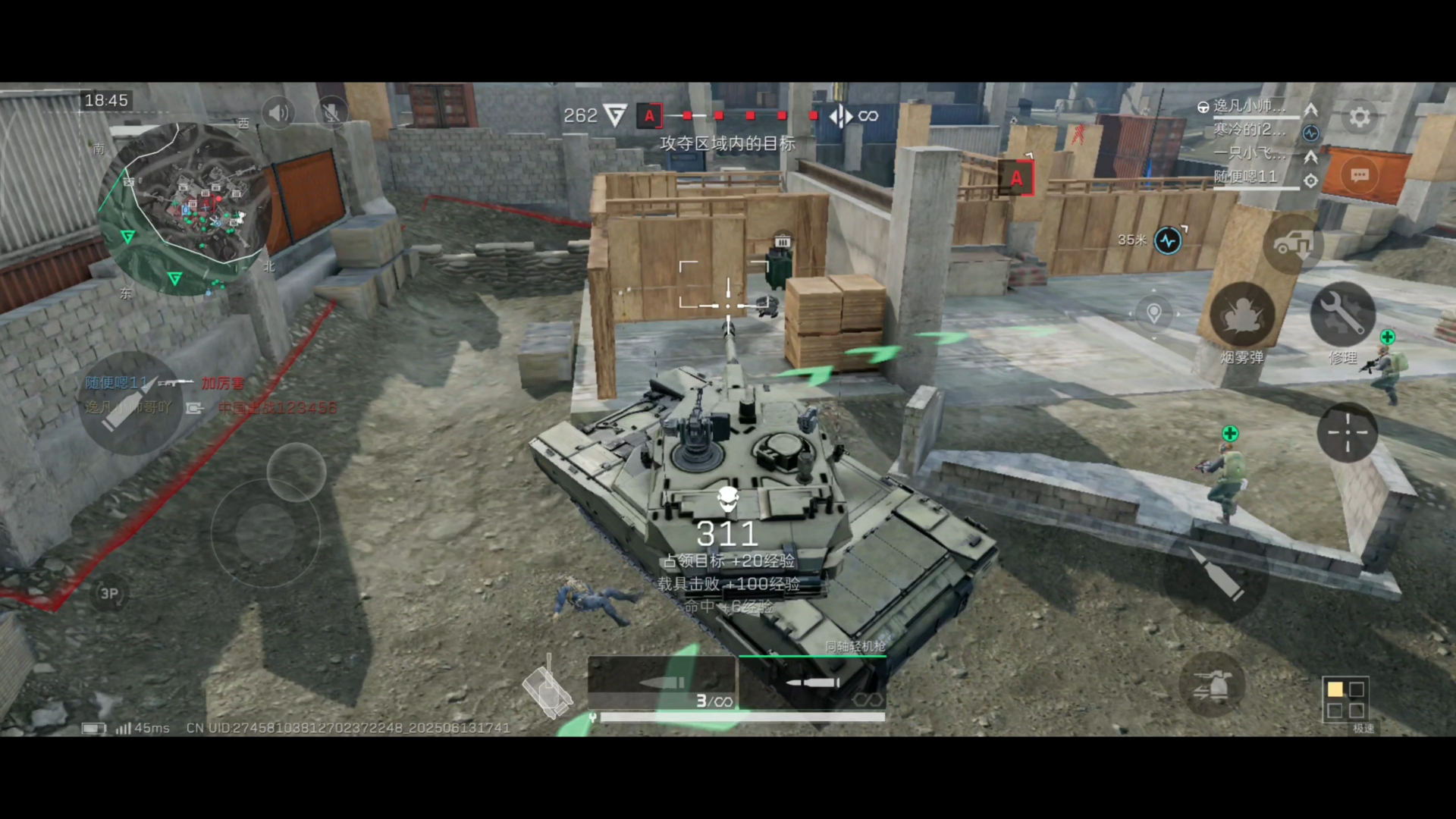Select the main cannon shell weapon slot

click(x=661, y=684)
